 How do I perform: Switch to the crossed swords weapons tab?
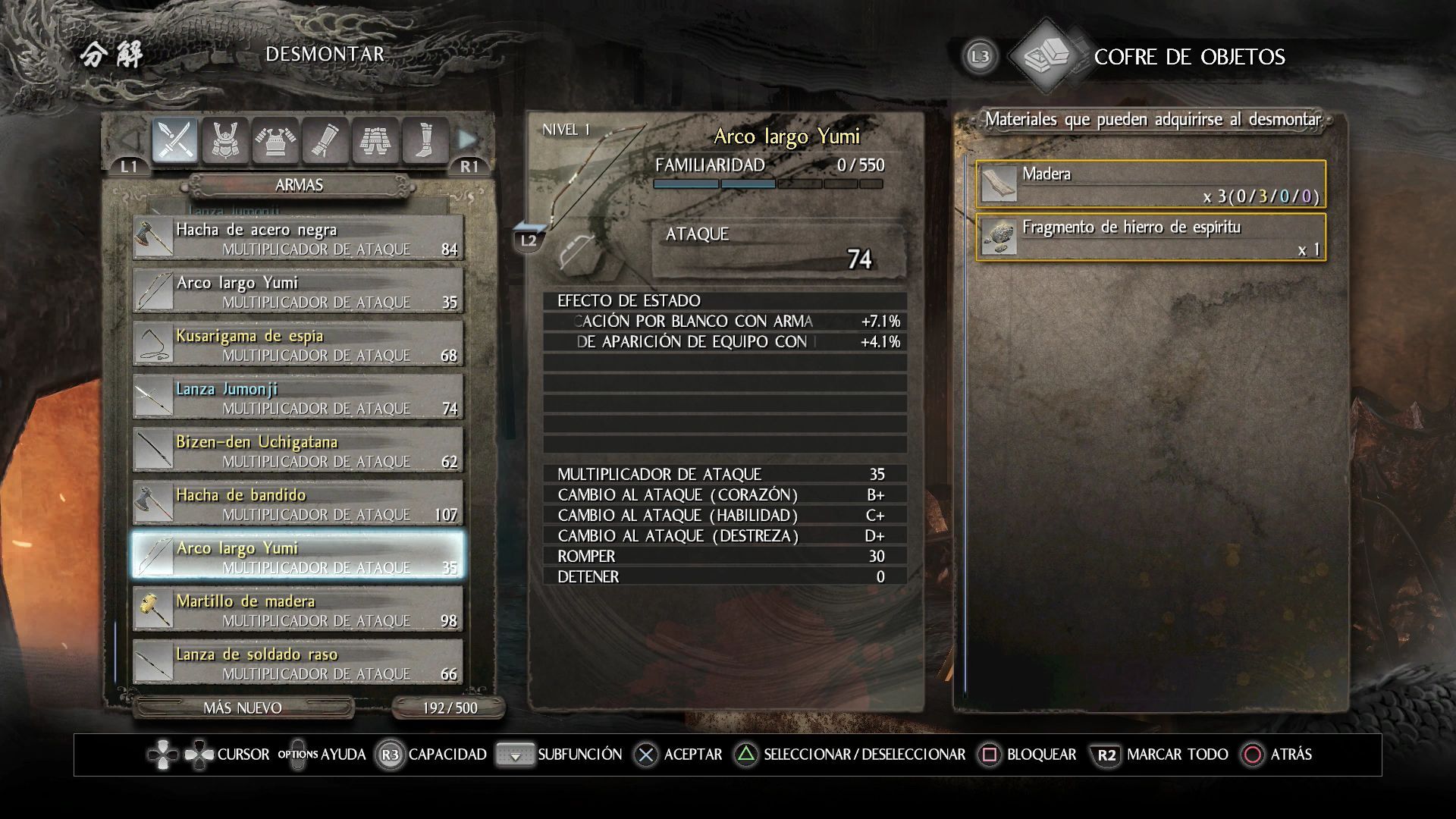tap(175, 140)
